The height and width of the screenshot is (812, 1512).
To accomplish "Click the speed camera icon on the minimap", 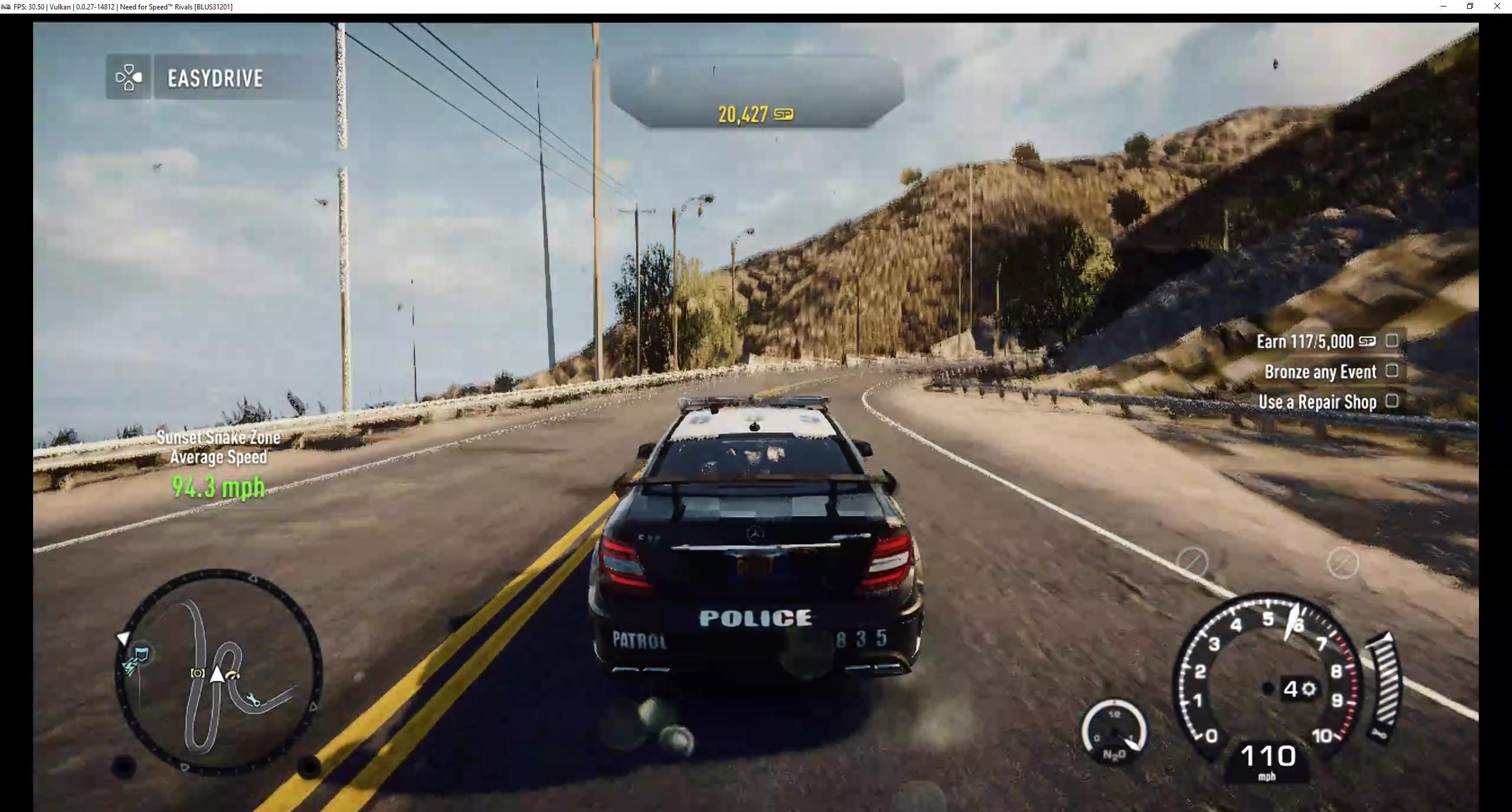I will point(198,673).
